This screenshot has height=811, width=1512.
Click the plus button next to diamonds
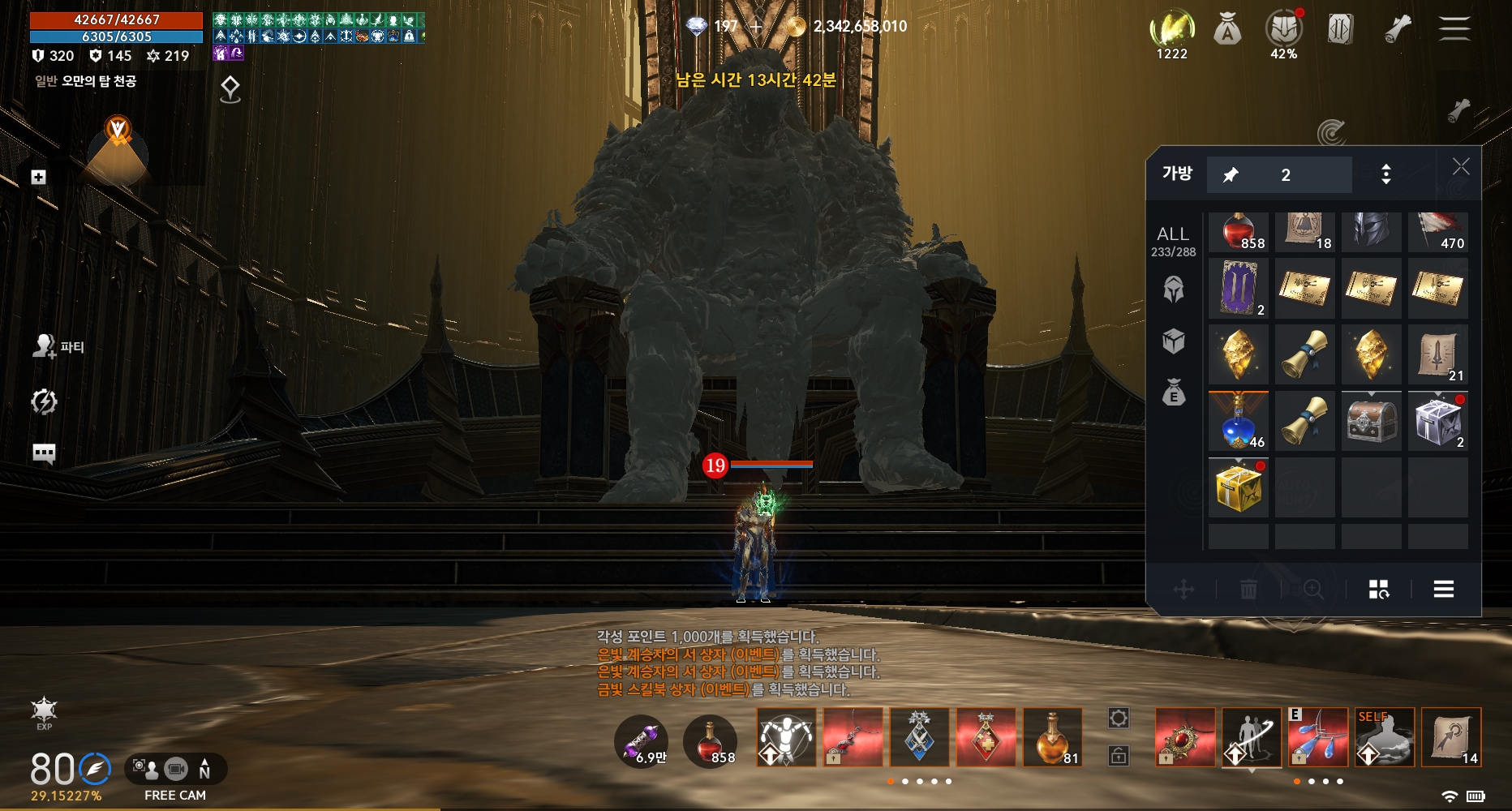757,27
